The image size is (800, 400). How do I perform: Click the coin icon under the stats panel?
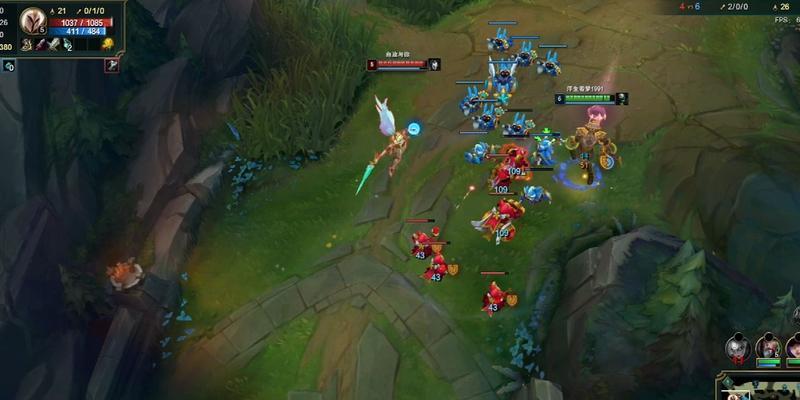8,66
